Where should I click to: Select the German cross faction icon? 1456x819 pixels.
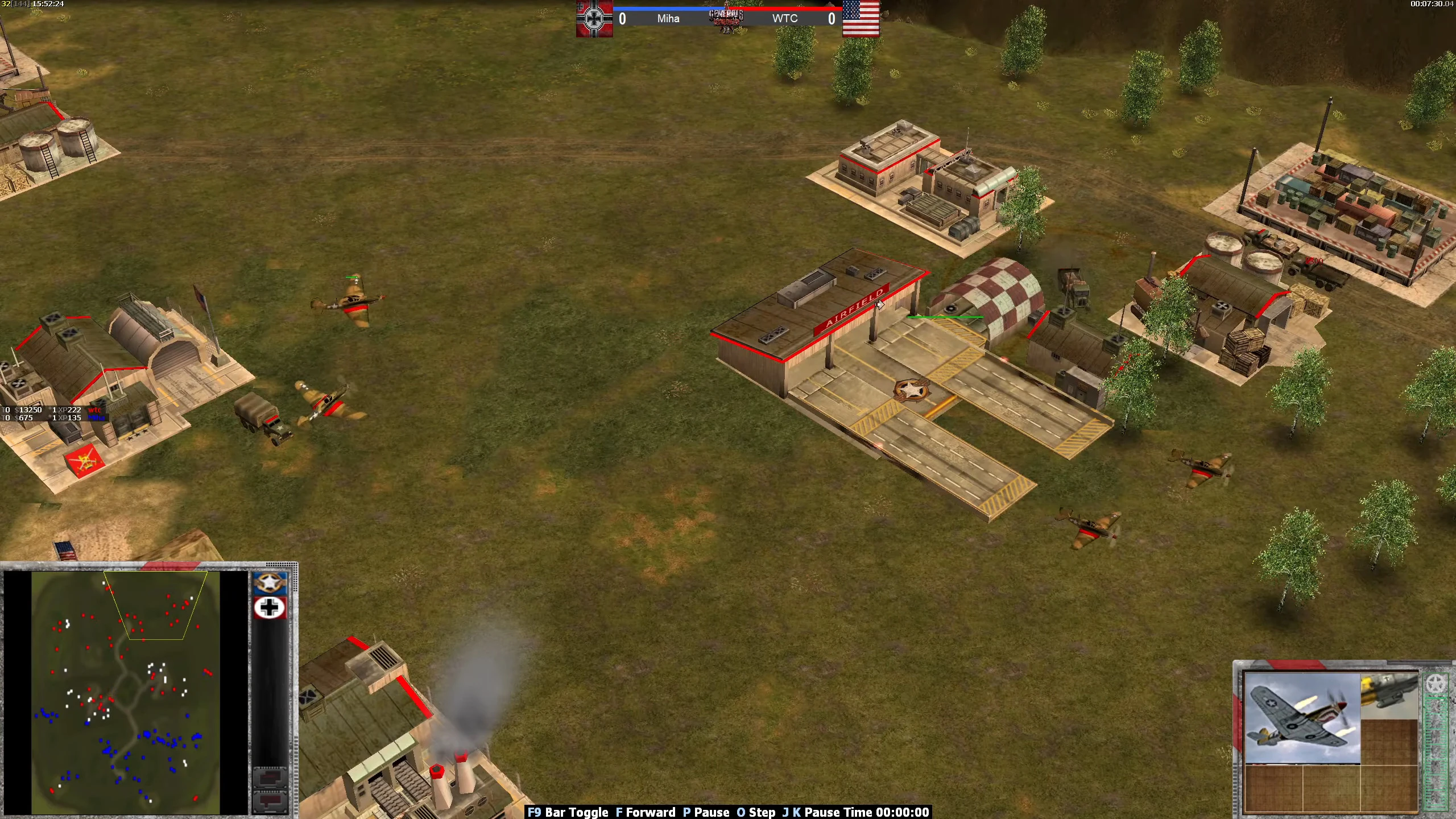(x=270, y=608)
